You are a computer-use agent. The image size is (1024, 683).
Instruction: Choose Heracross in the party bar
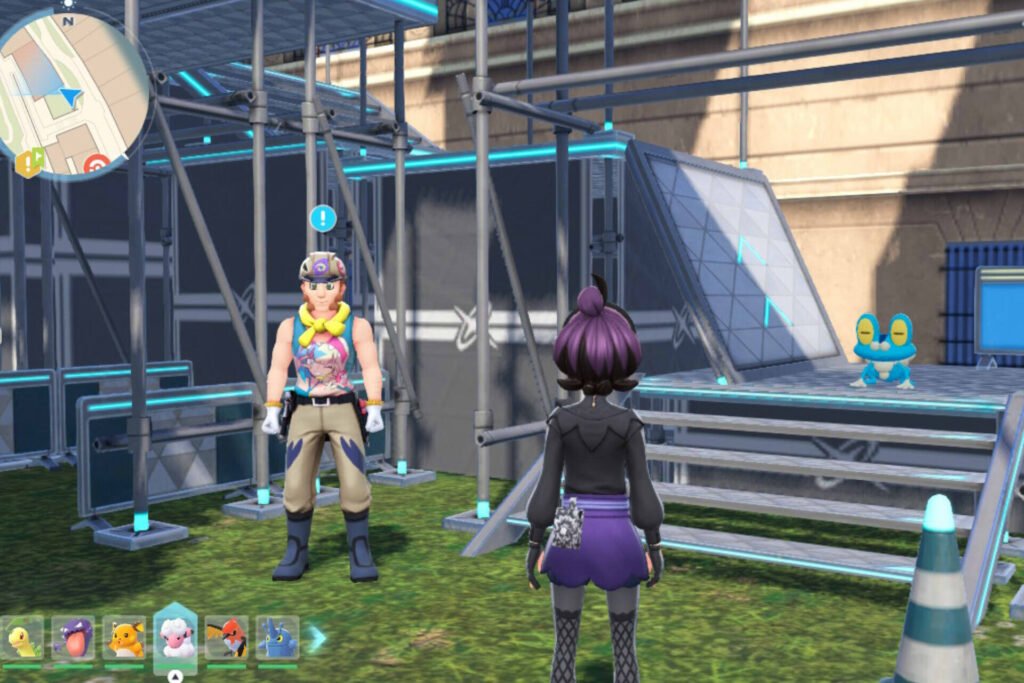coord(277,639)
